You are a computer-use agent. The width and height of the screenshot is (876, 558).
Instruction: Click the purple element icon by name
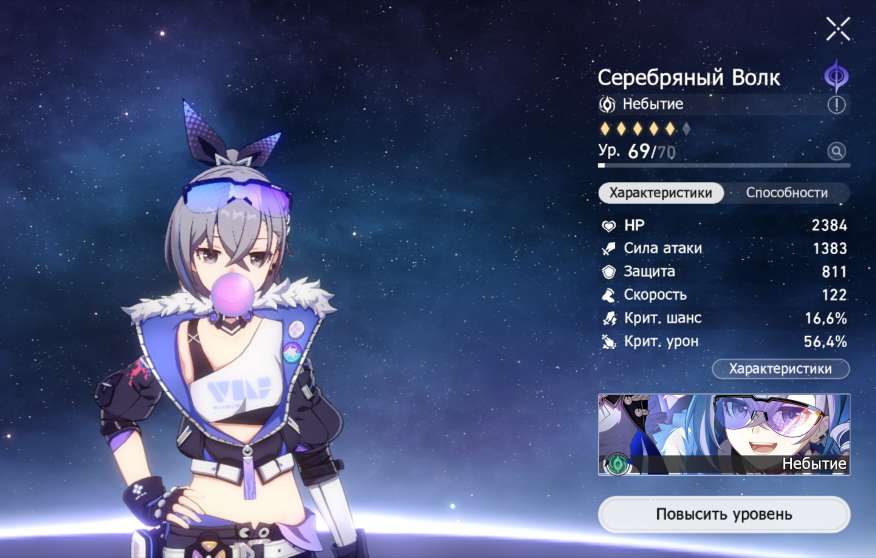[836, 76]
